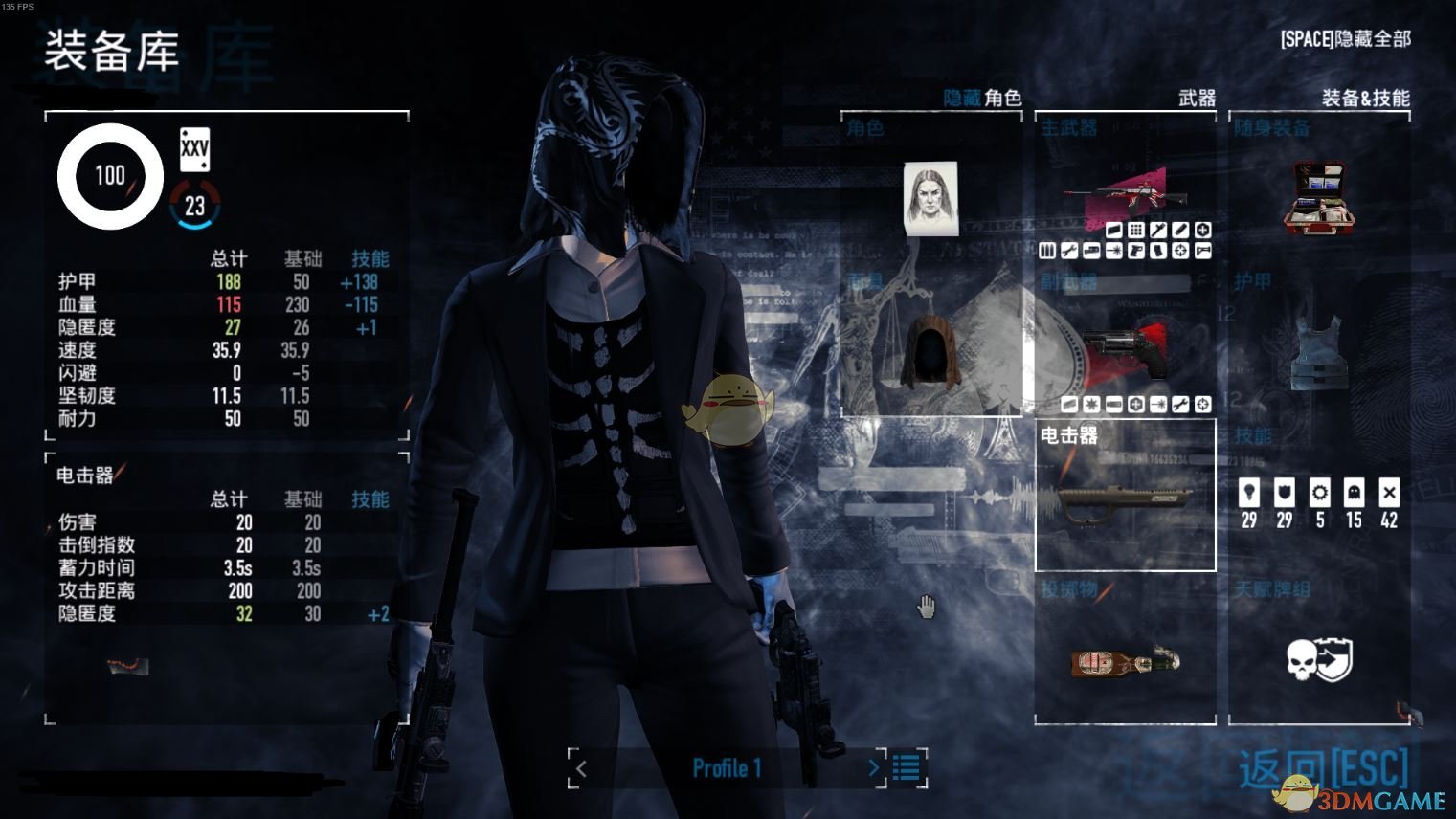The image size is (1456, 819).
Task: Switch to the next profile arrow
Action: click(873, 768)
